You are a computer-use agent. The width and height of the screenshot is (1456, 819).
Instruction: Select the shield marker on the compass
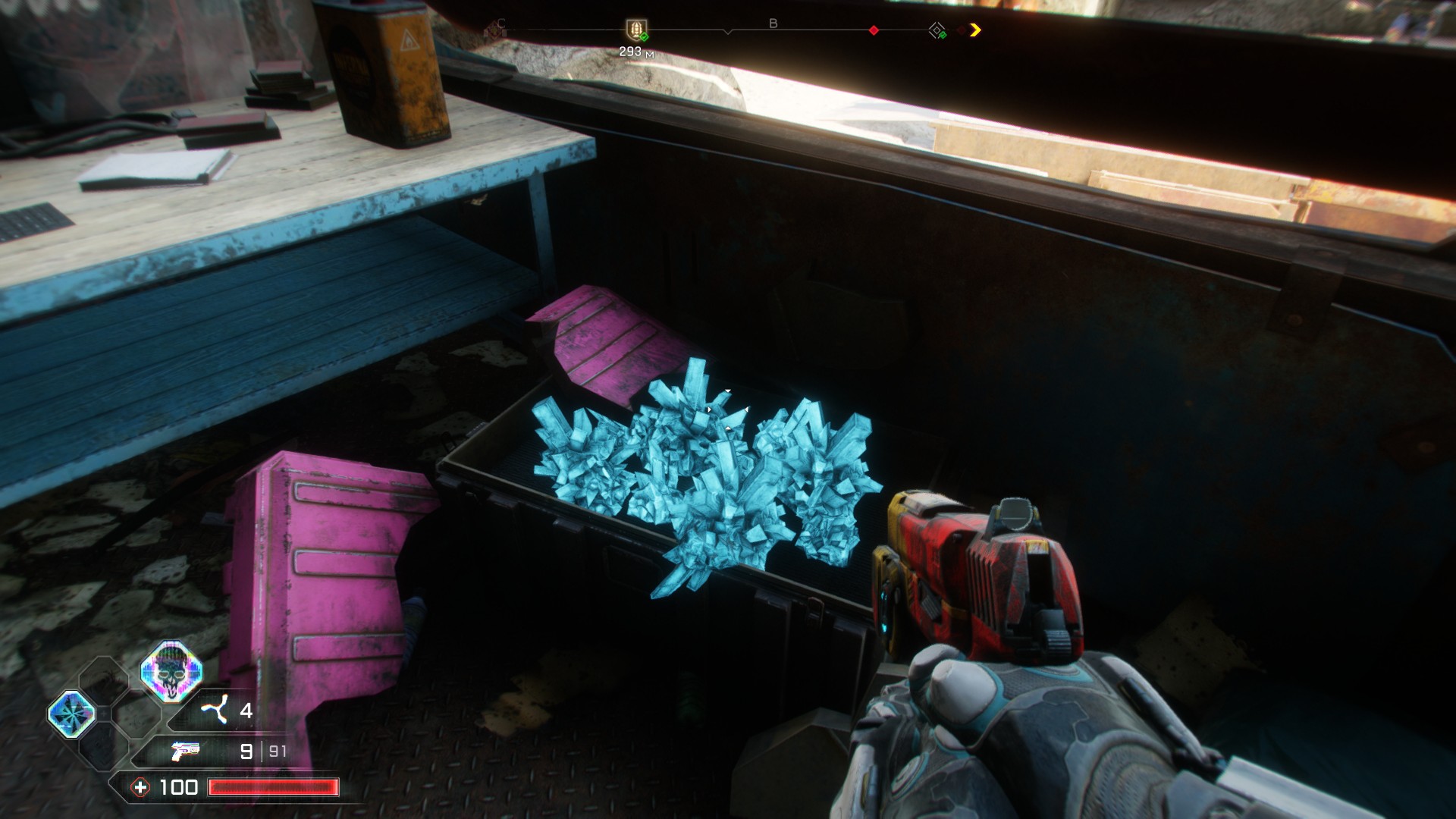pos(635,30)
